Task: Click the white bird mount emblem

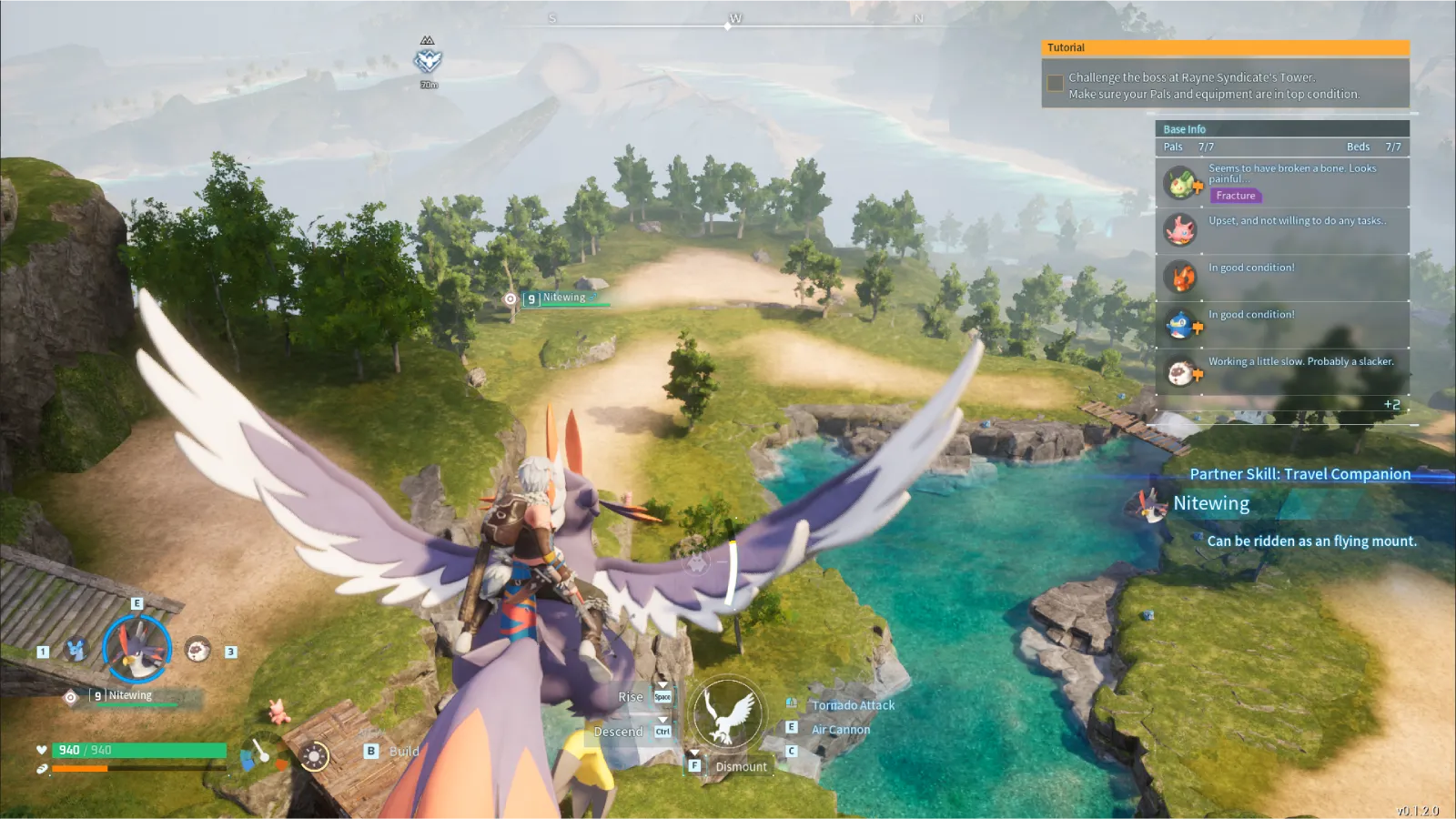Action: click(726, 713)
